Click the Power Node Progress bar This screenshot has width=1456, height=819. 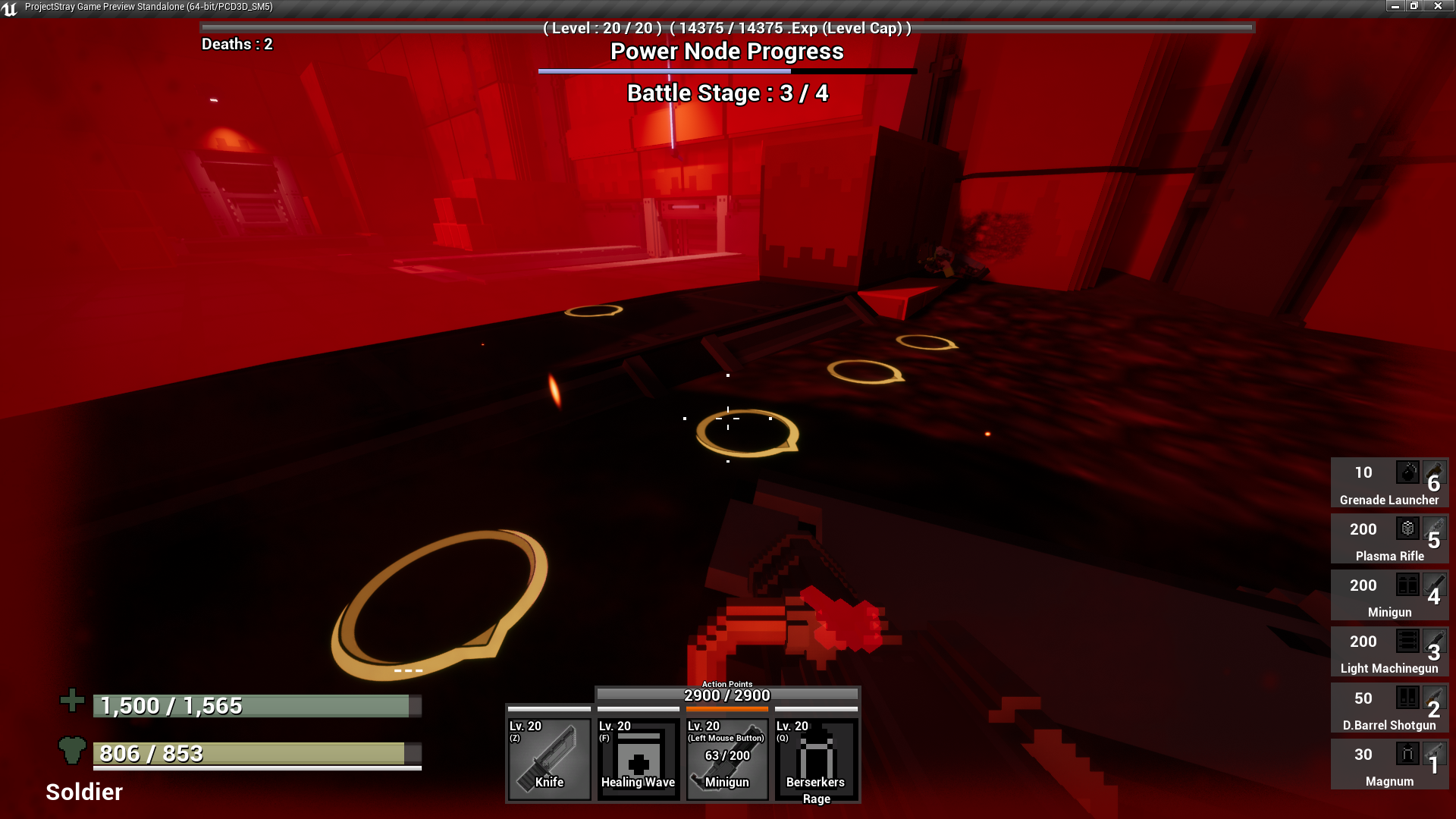coord(726,70)
